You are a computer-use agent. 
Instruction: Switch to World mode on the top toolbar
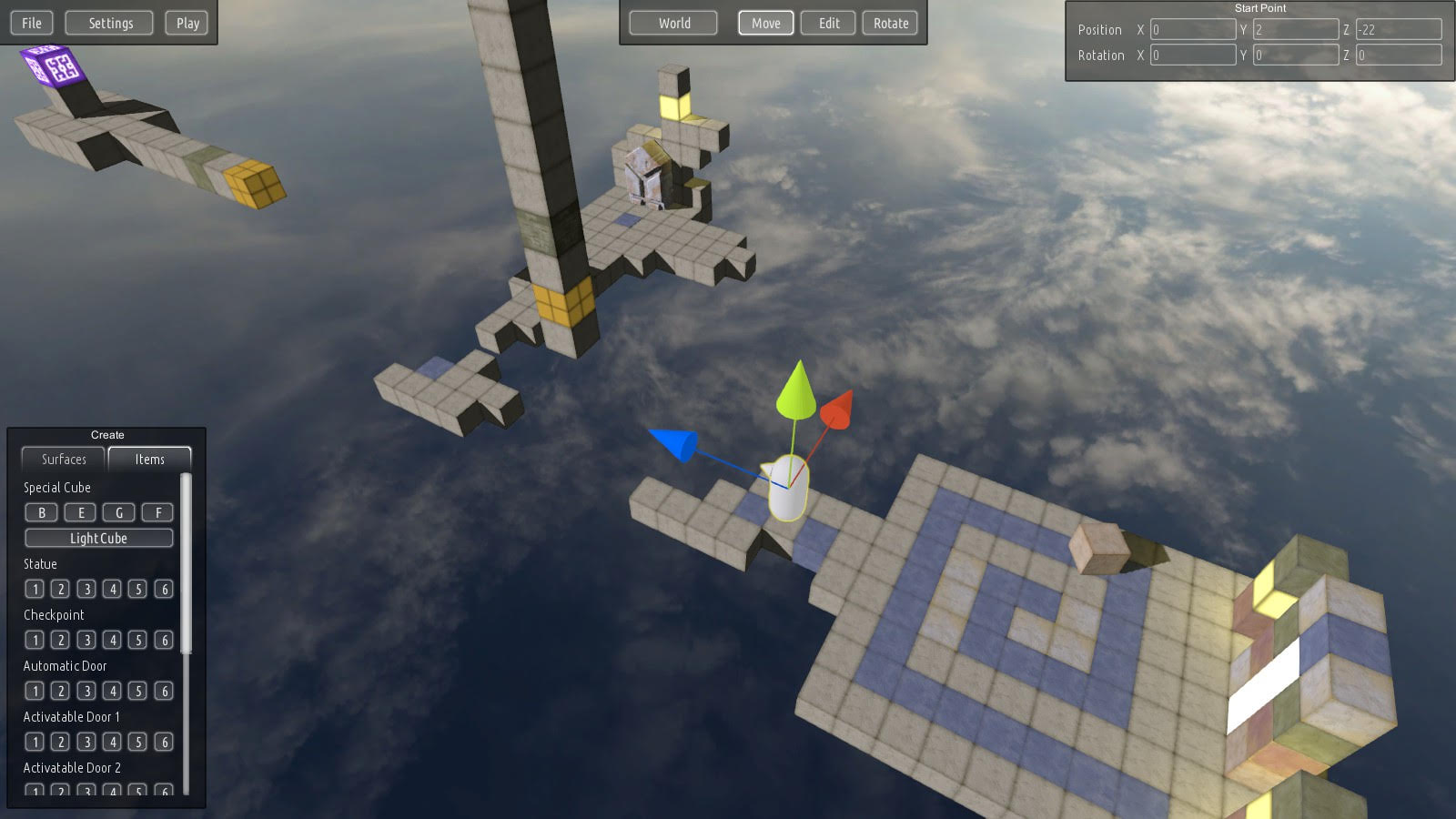(672, 23)
